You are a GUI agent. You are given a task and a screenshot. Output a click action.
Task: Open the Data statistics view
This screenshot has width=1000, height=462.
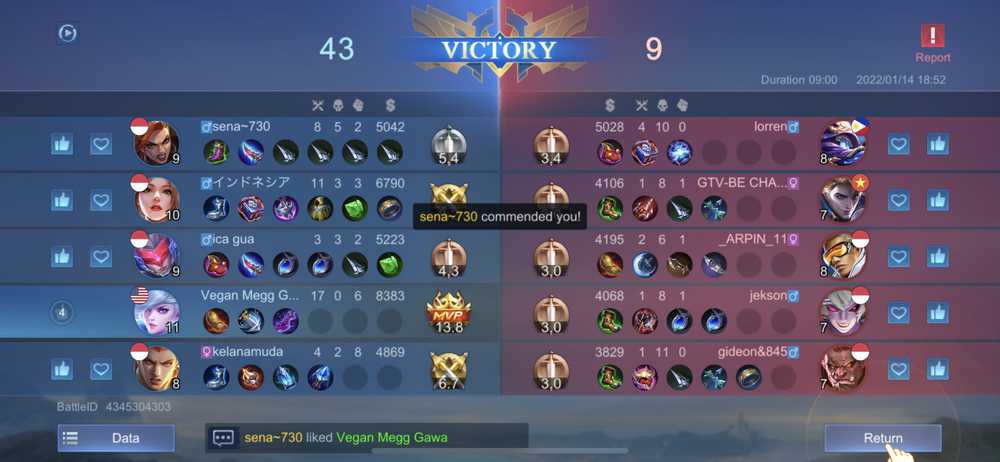116,438
